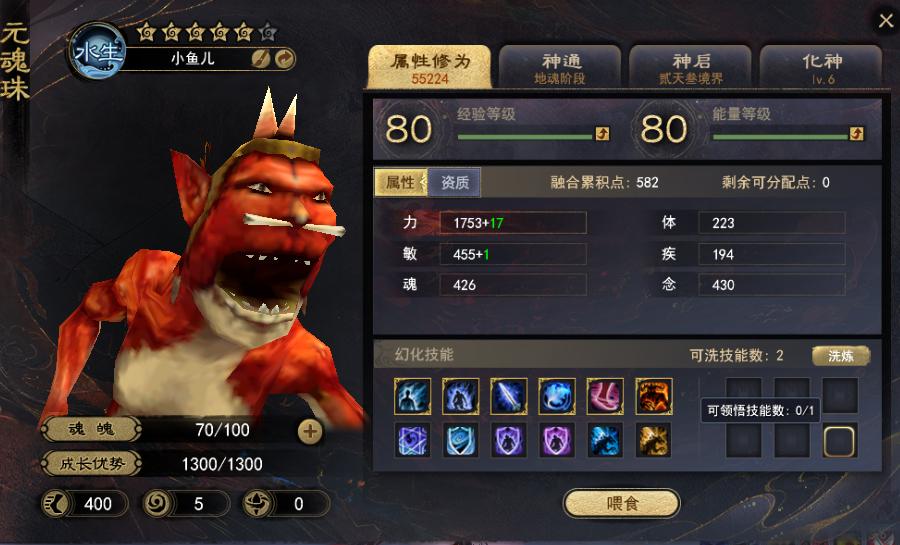
Task: Add 魂魄 with the plus button
Action: click(310, 431)
